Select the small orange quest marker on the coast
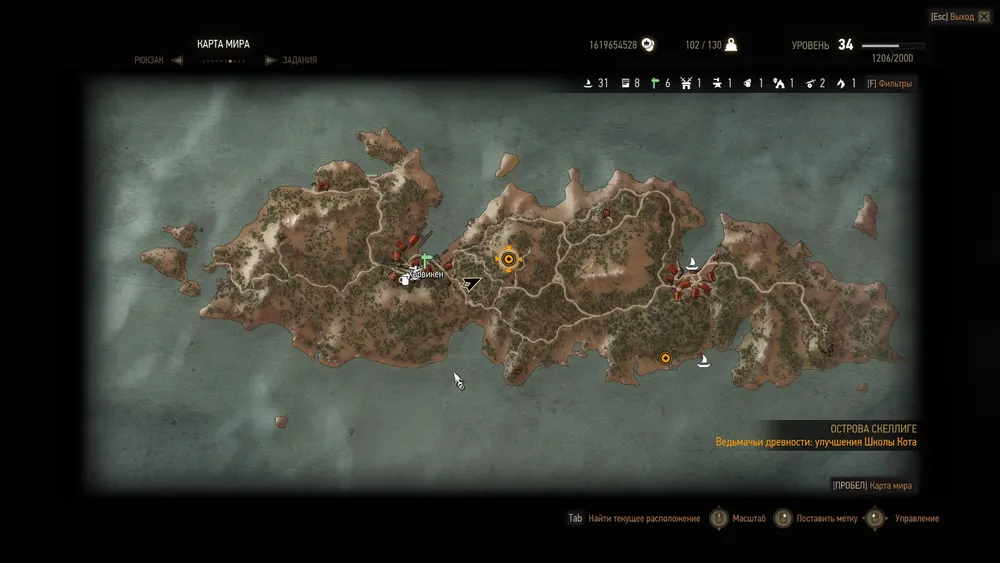Screen dimensions: 1000x563 tap(665, 358)
